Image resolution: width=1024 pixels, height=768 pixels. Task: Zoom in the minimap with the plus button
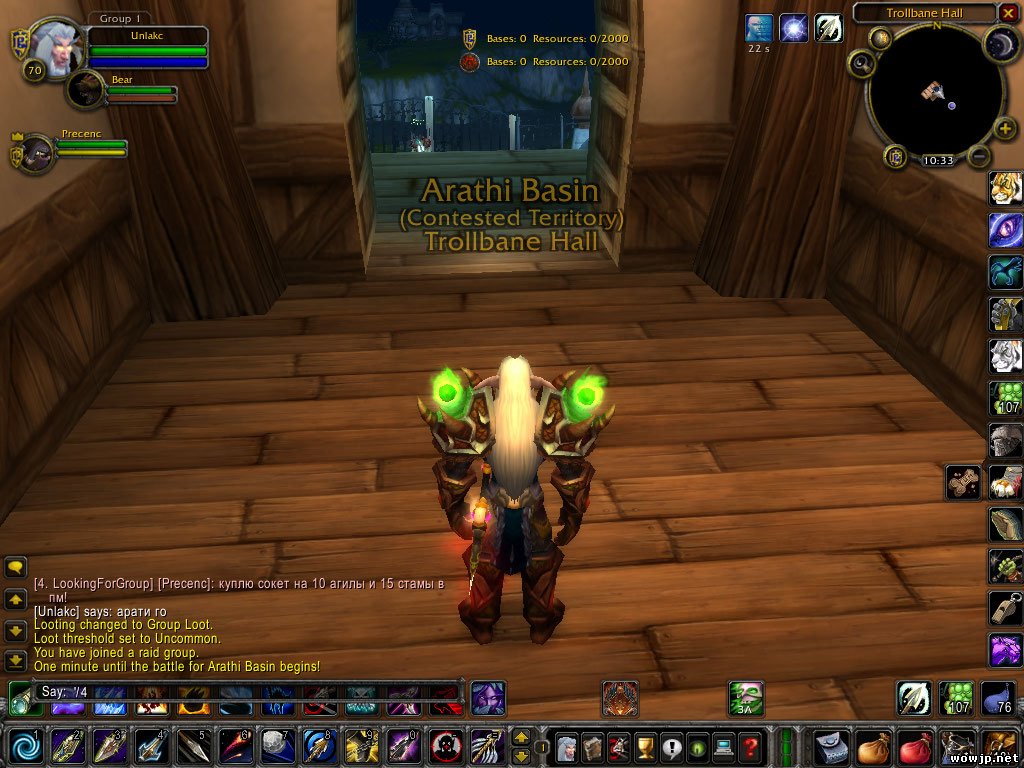pos(1005,131)
